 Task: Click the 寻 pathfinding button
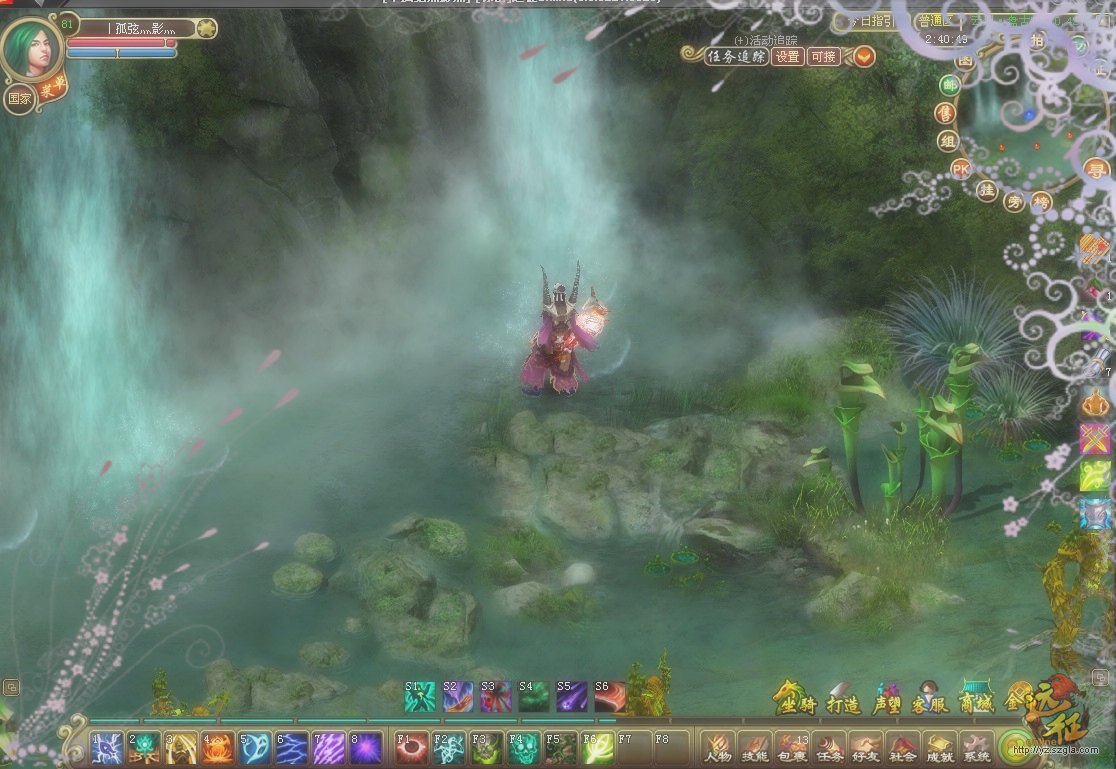pos(1097,170)
